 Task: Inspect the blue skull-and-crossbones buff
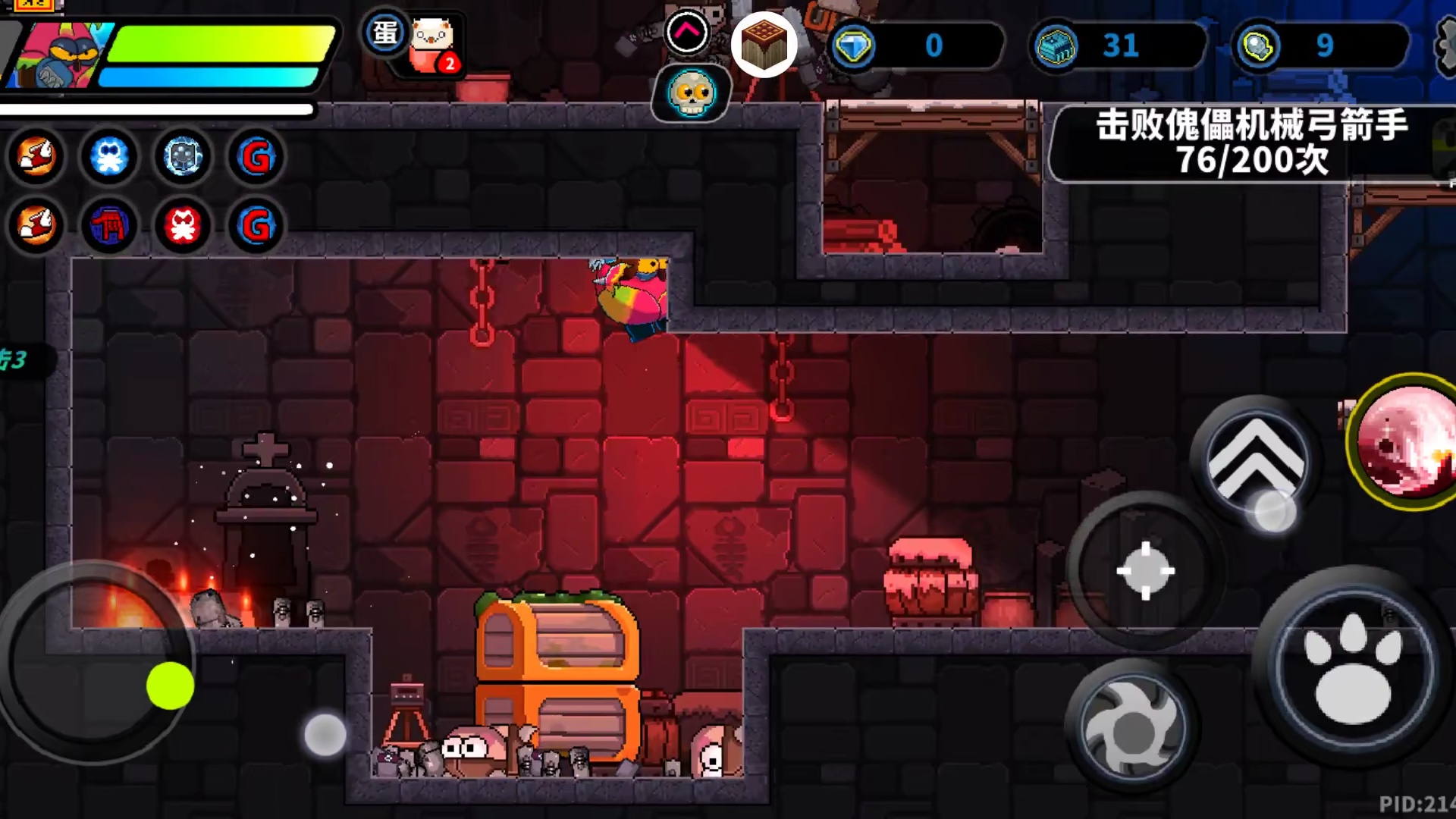109,157
